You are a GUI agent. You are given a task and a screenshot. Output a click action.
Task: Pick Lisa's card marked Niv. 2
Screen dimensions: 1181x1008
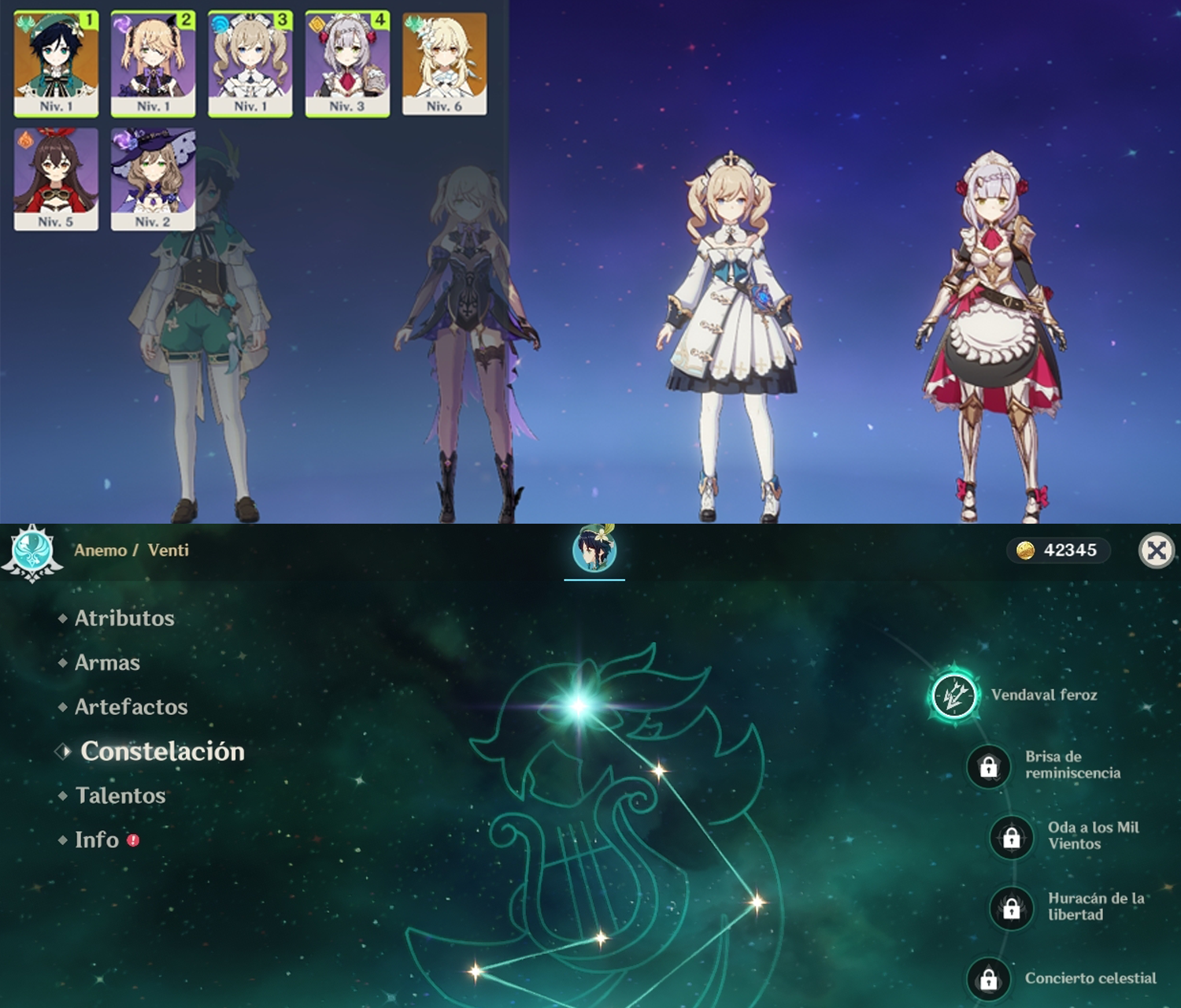point(153,180)
